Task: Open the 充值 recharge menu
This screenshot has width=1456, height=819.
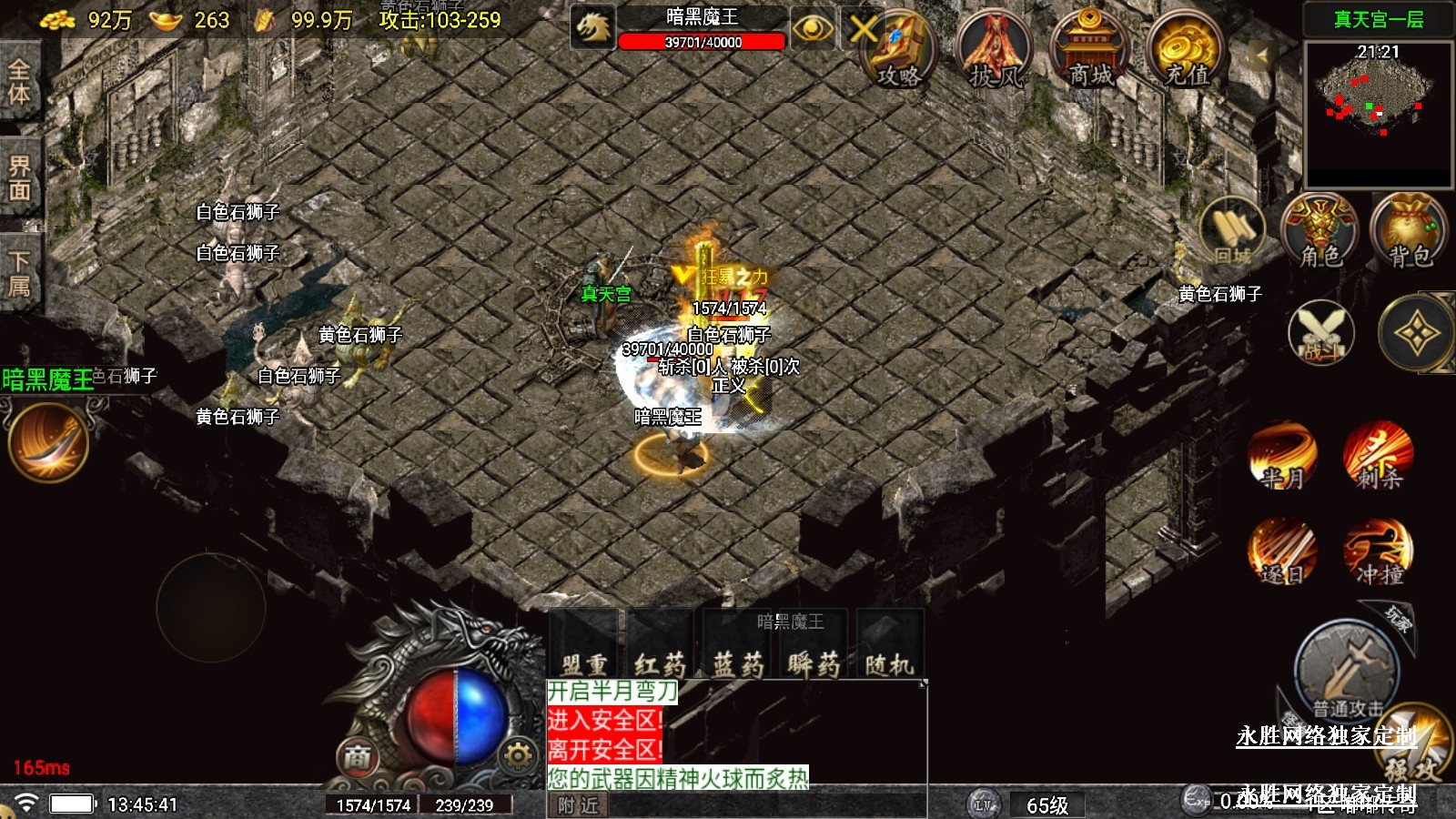Action: 1185,52
